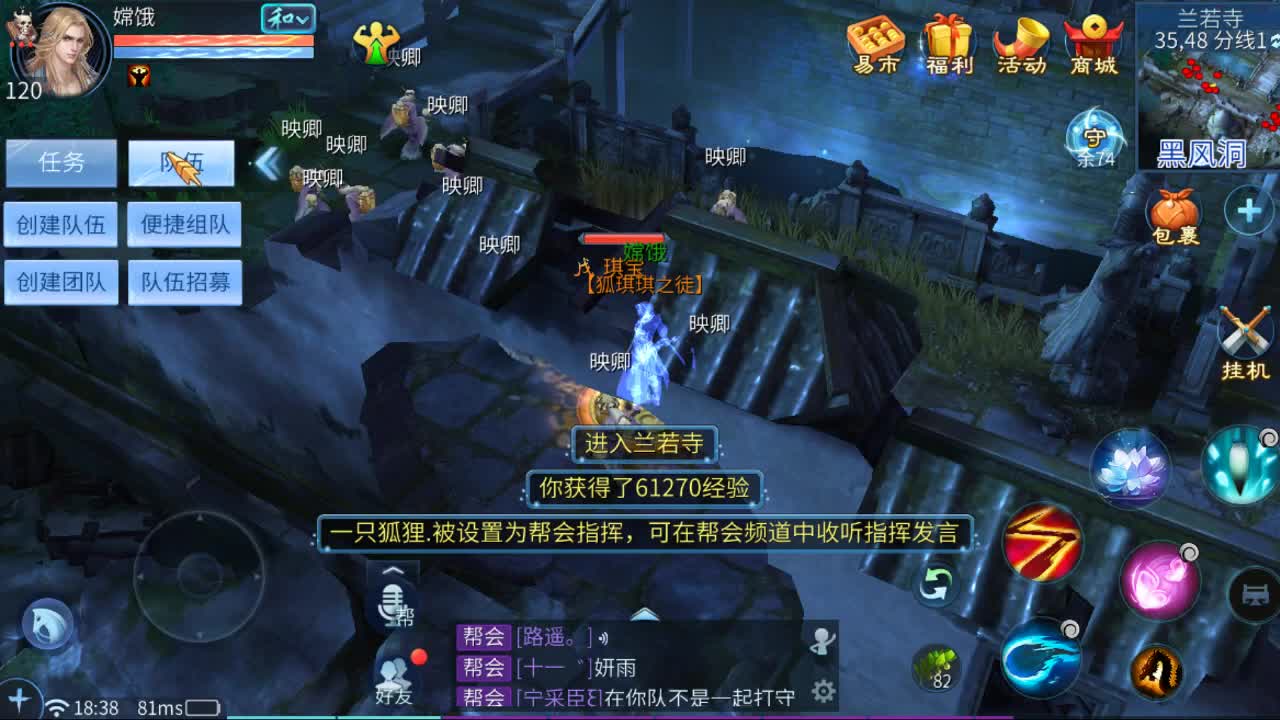Open the 福利 welfare rewards
The height and width of the screenshot is (720, 1280).
[x=948, y=45]
